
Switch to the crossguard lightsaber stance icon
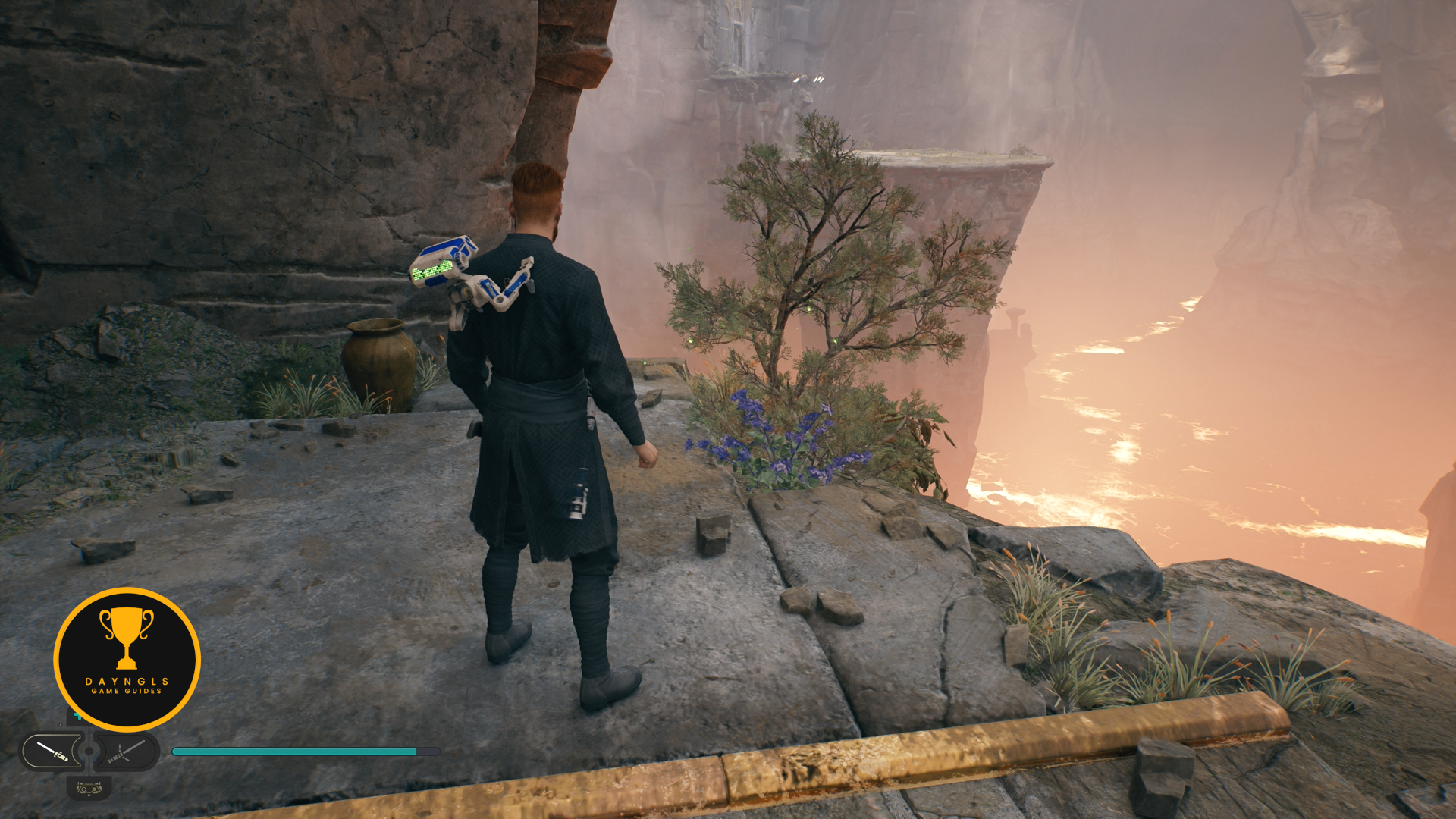pos(126,752)
